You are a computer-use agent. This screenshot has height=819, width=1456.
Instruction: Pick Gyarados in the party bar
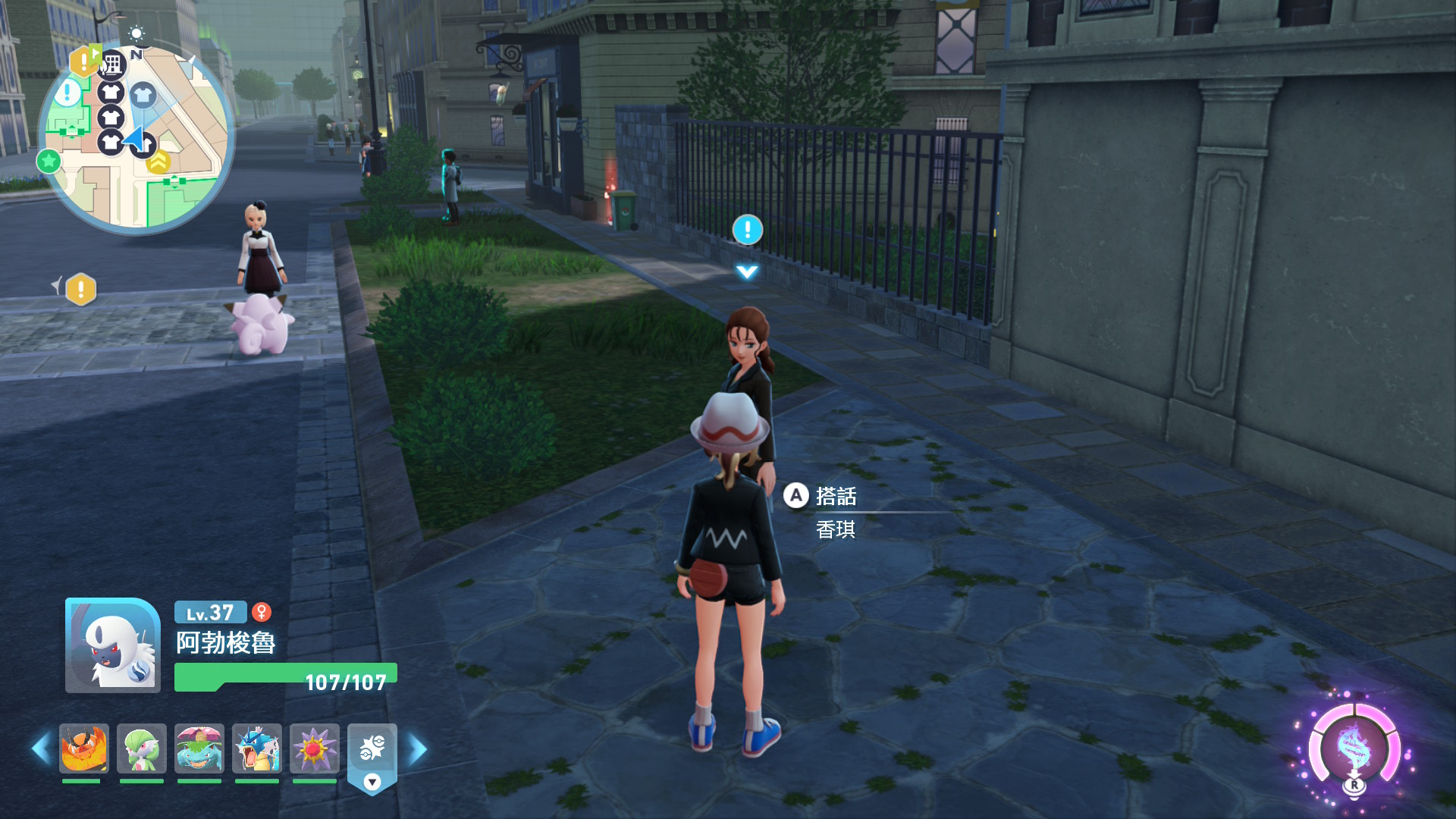pos(257,748)
